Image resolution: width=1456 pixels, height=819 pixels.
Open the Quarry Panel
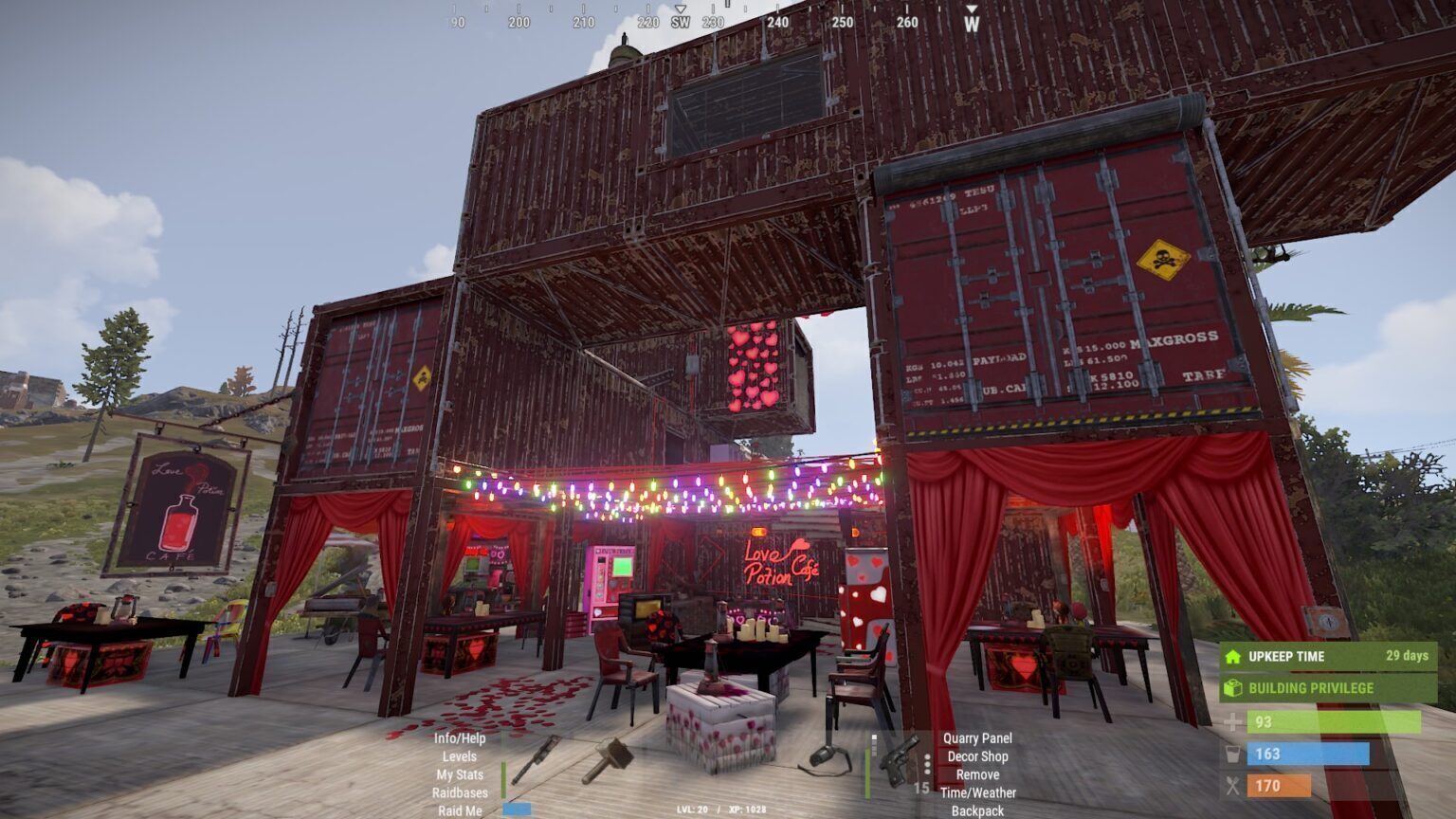977,738
